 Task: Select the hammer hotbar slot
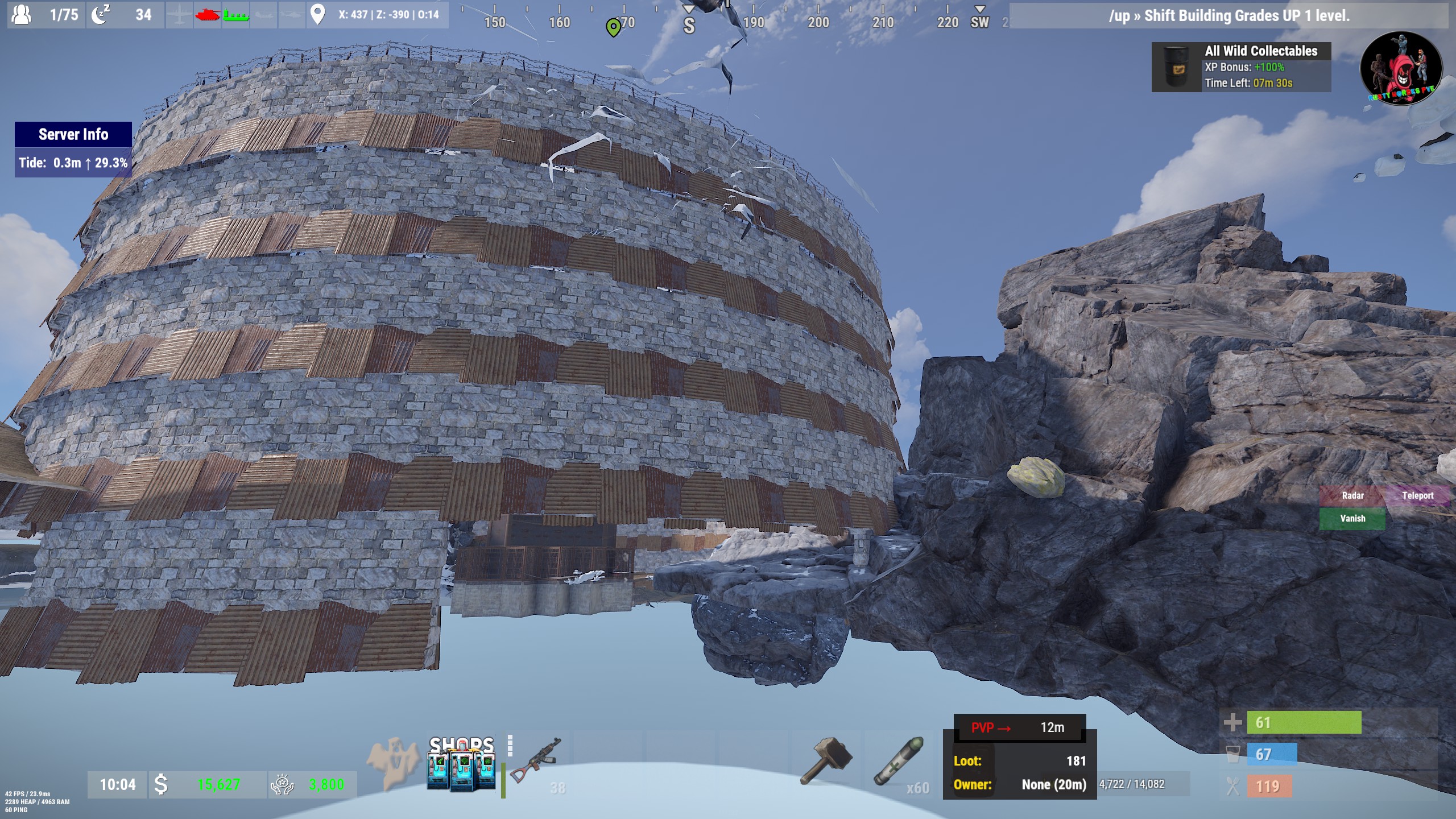(x=826, y=761)
